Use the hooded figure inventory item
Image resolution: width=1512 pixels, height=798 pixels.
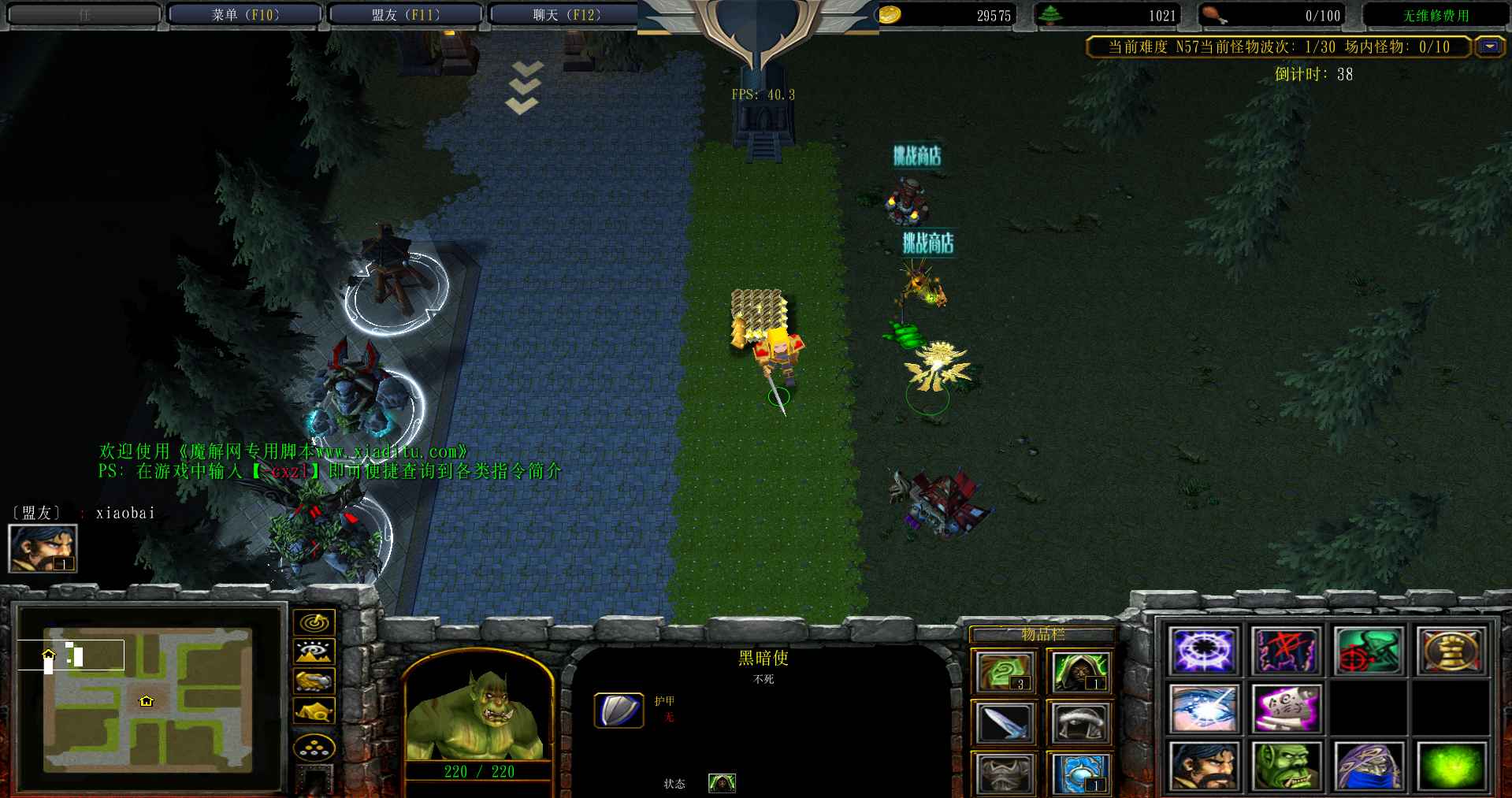[1079, 672]
